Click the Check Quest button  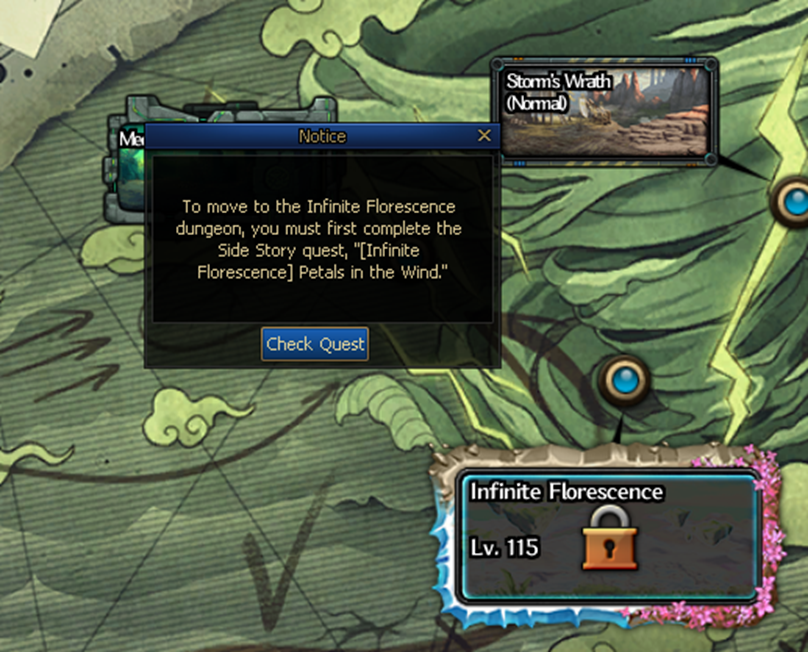pyautogui.click(x=315, y=344)
